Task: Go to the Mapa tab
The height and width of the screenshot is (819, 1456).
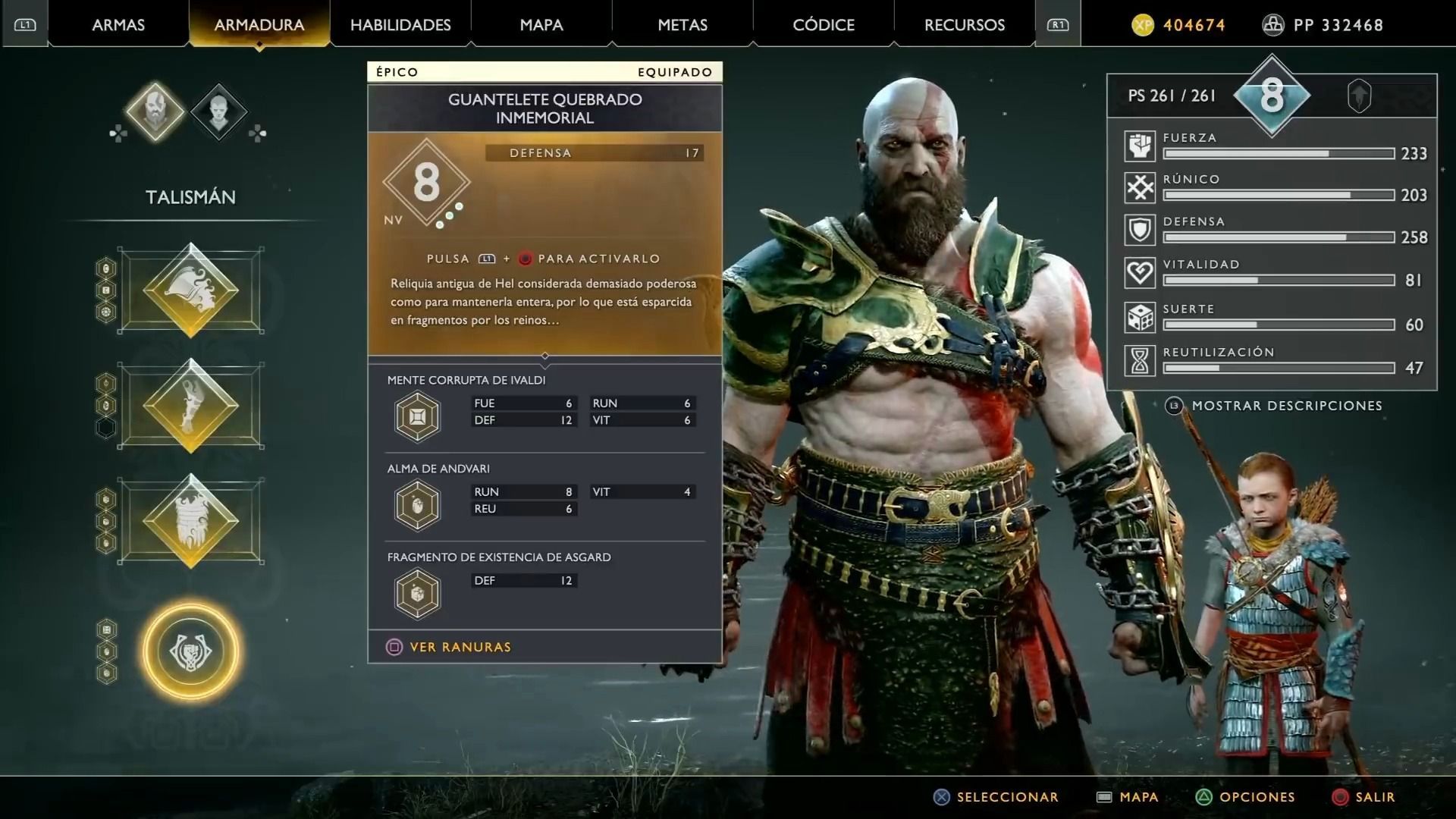Action: pyautogui.click(x=541, y=25)
